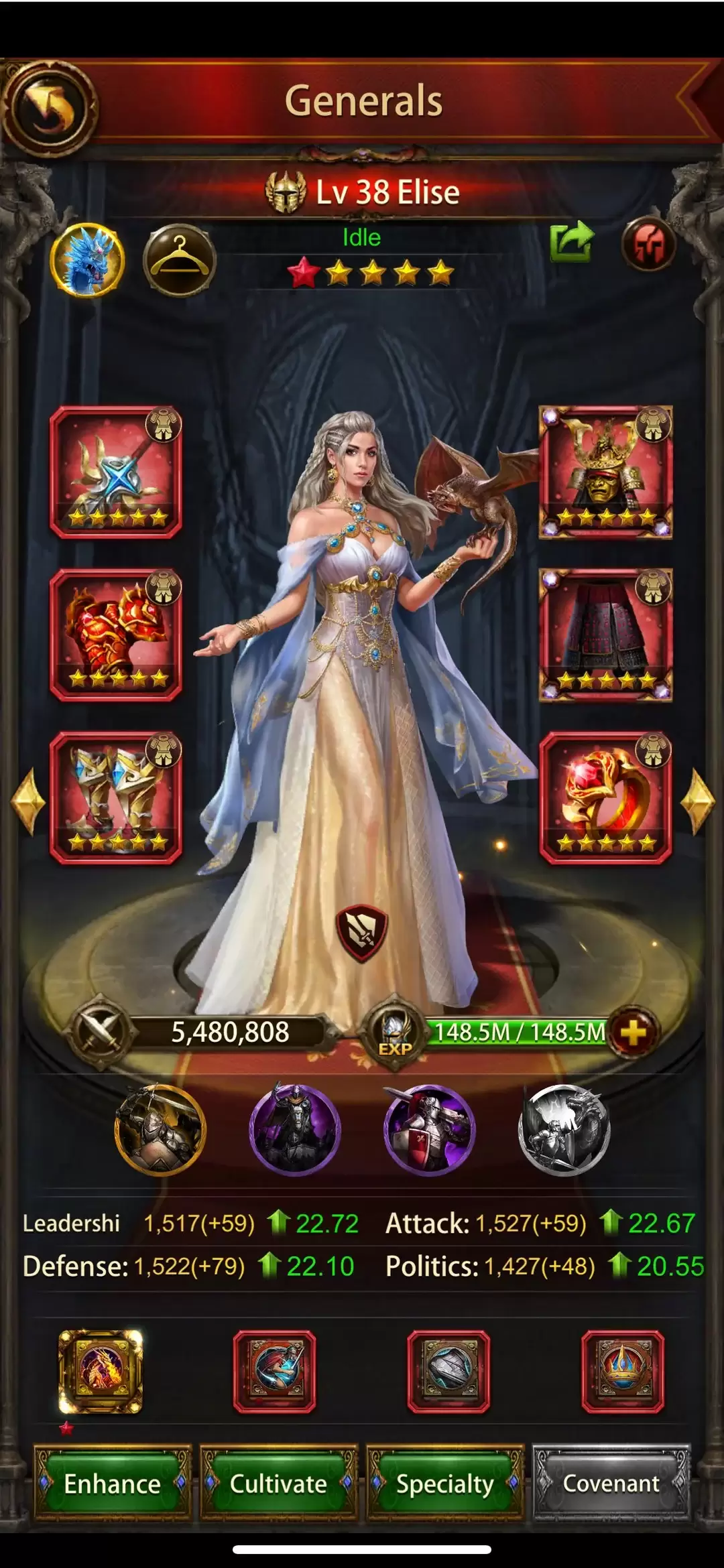
Task: Select the equipped weapon slot
Action: point(116,472)
